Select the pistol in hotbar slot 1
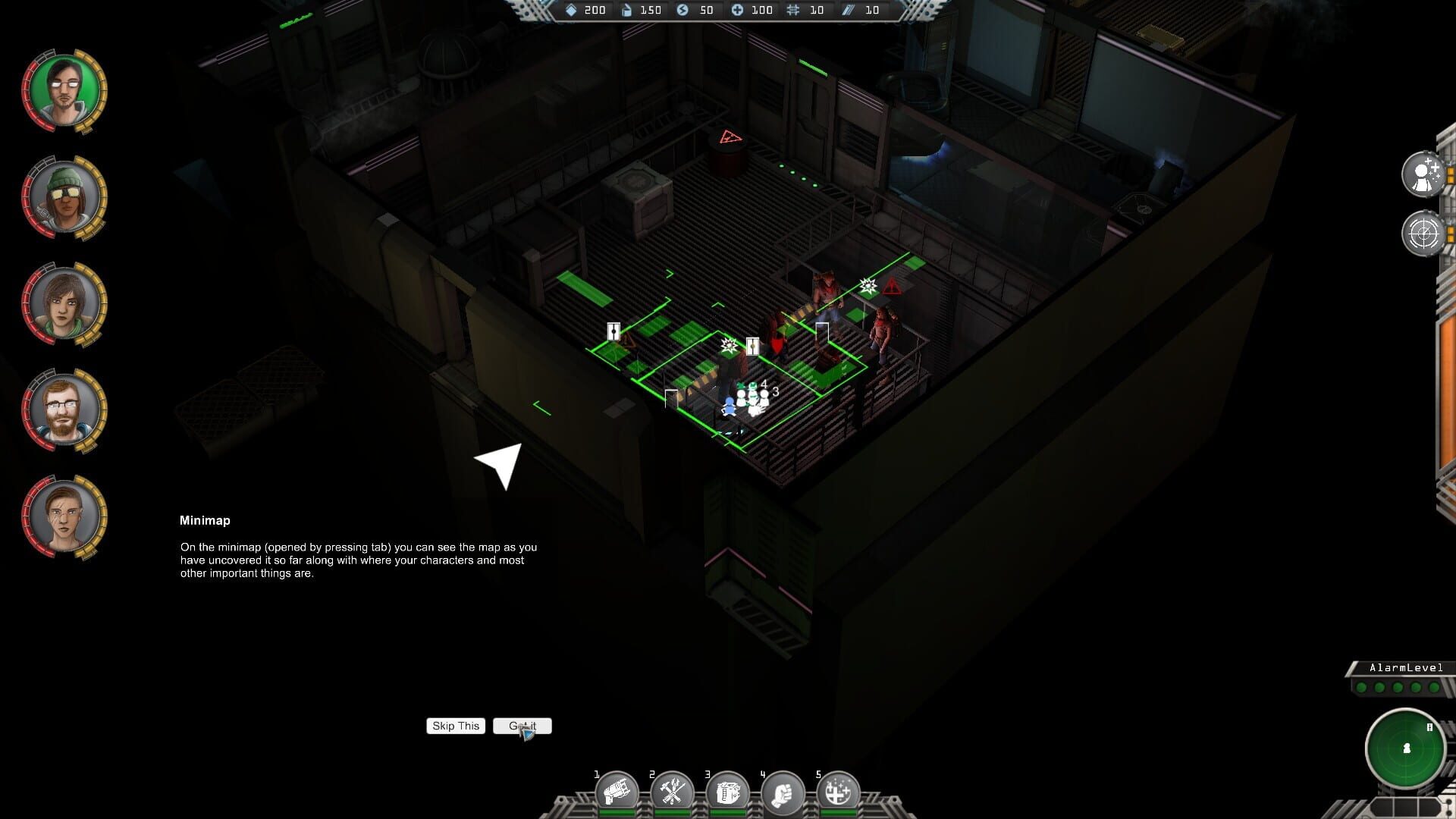This screenshot has height=819, width=1456. click(x=618, y=792)
